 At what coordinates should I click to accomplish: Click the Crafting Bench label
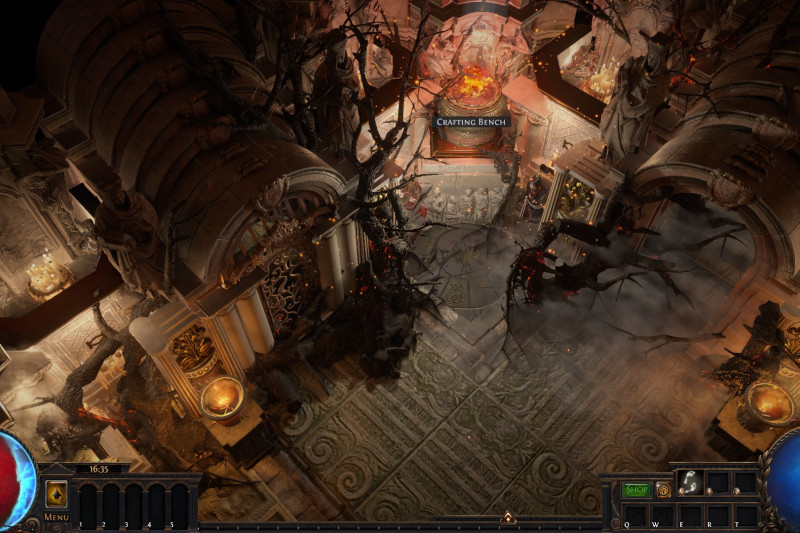click(x=472, y=121)
